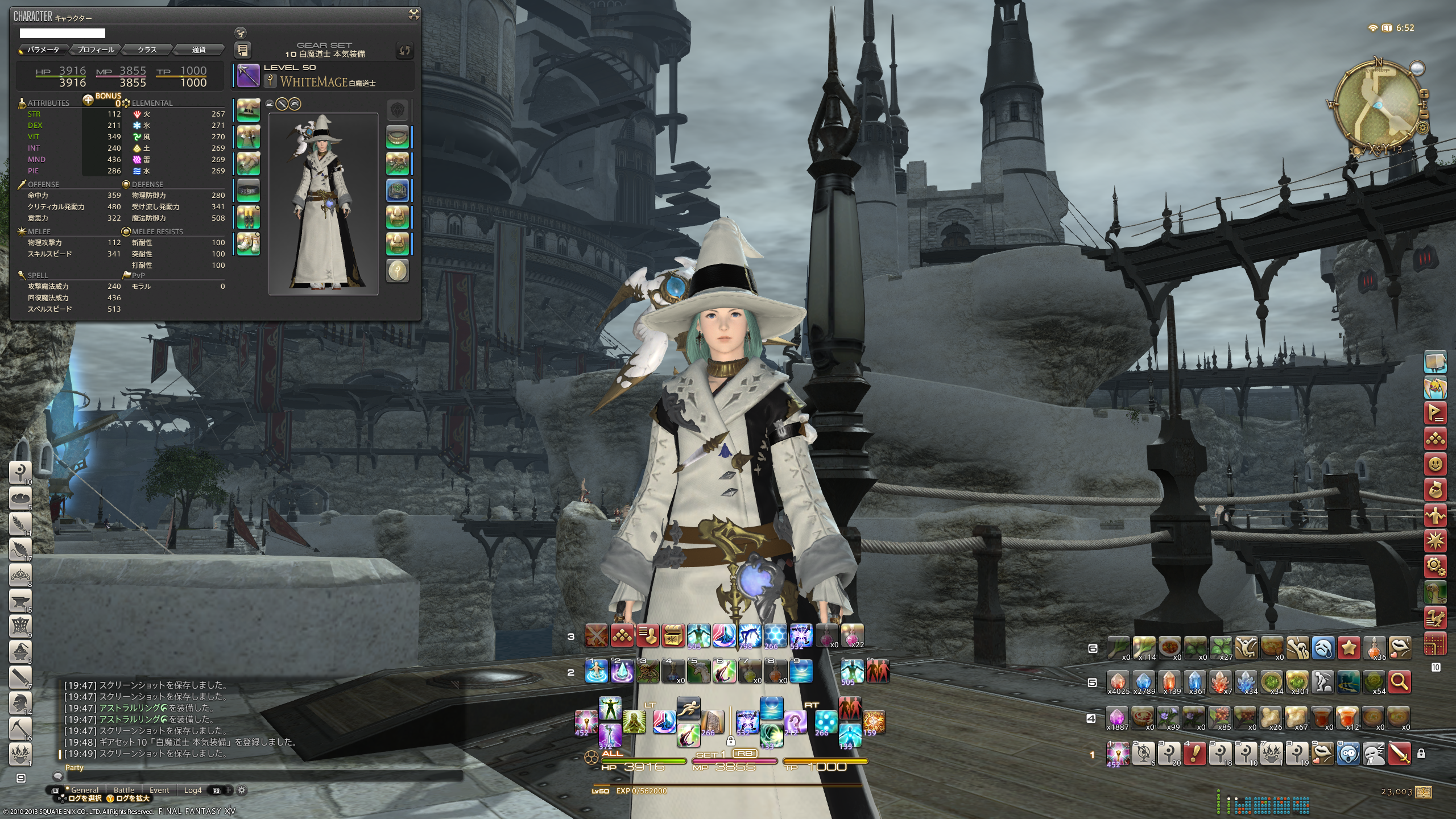Open the smiley face emote menu
This screenshot has height=819, width=1456.
(1435, 464)
